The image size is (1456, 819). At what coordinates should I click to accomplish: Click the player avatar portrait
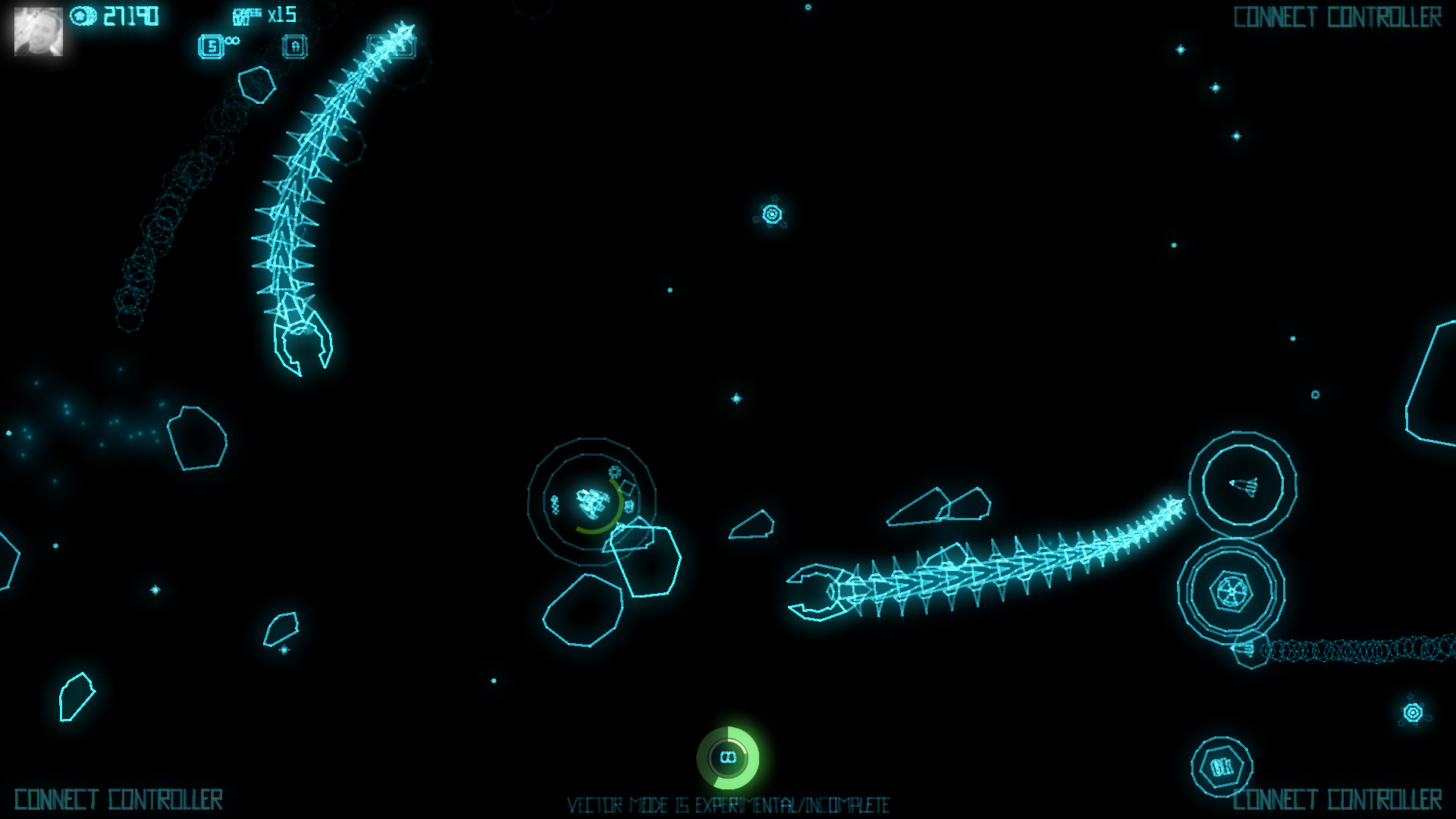(39, 32)
